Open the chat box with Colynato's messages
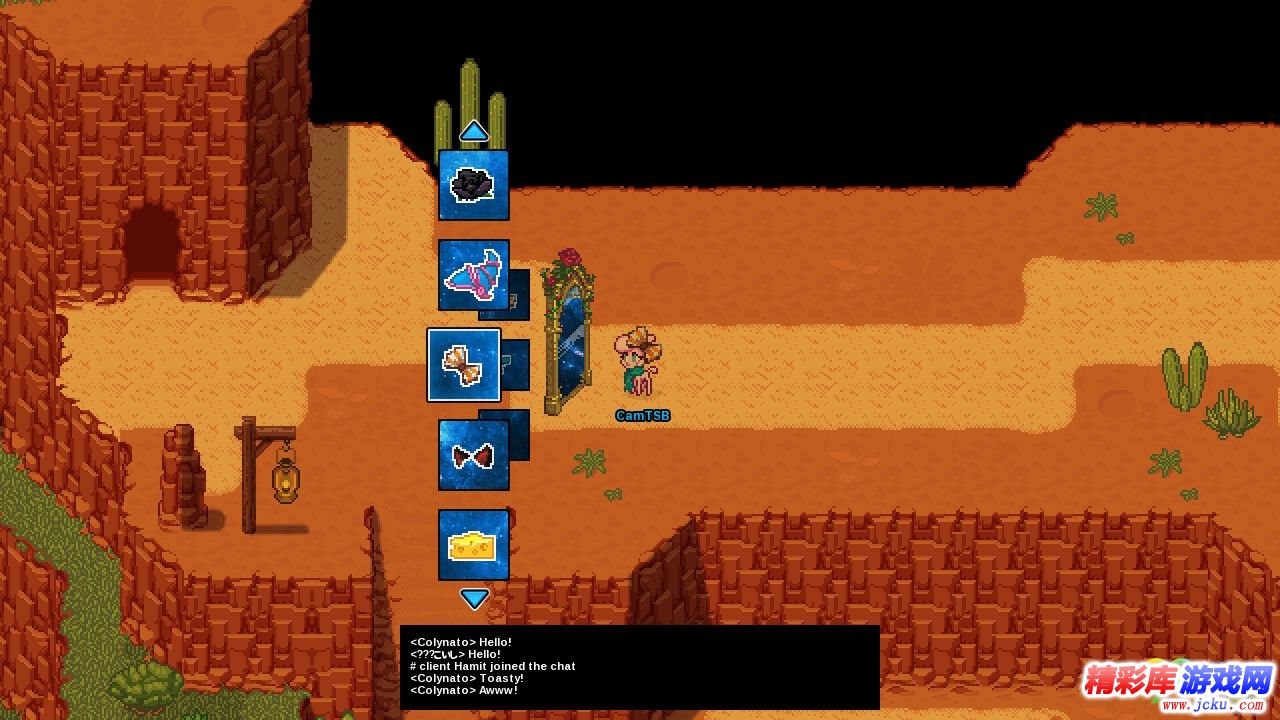Viewport: 1280px width, 720px height. (640, 667)
